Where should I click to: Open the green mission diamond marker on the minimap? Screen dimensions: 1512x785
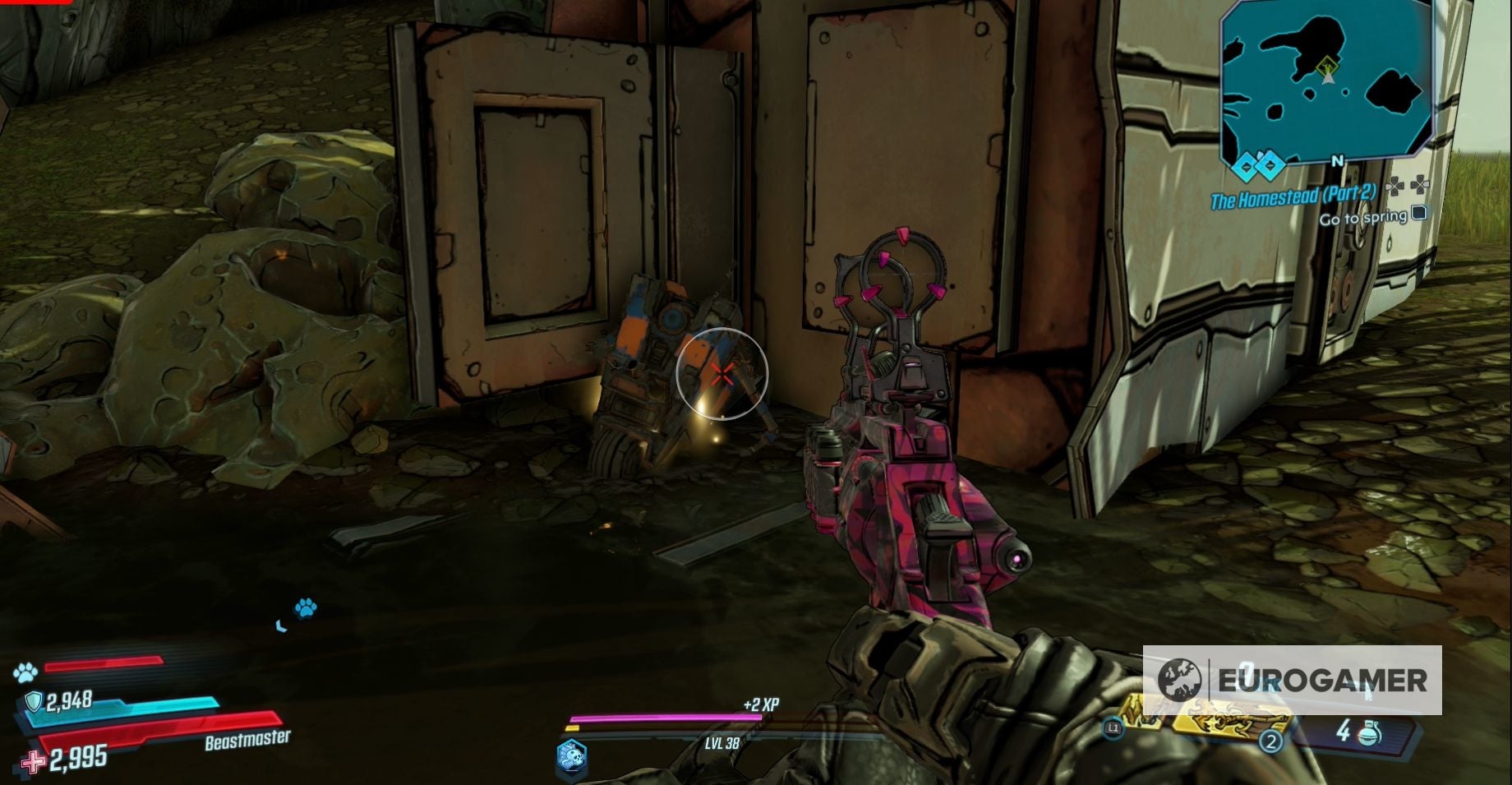click(x=1327, y=66)
